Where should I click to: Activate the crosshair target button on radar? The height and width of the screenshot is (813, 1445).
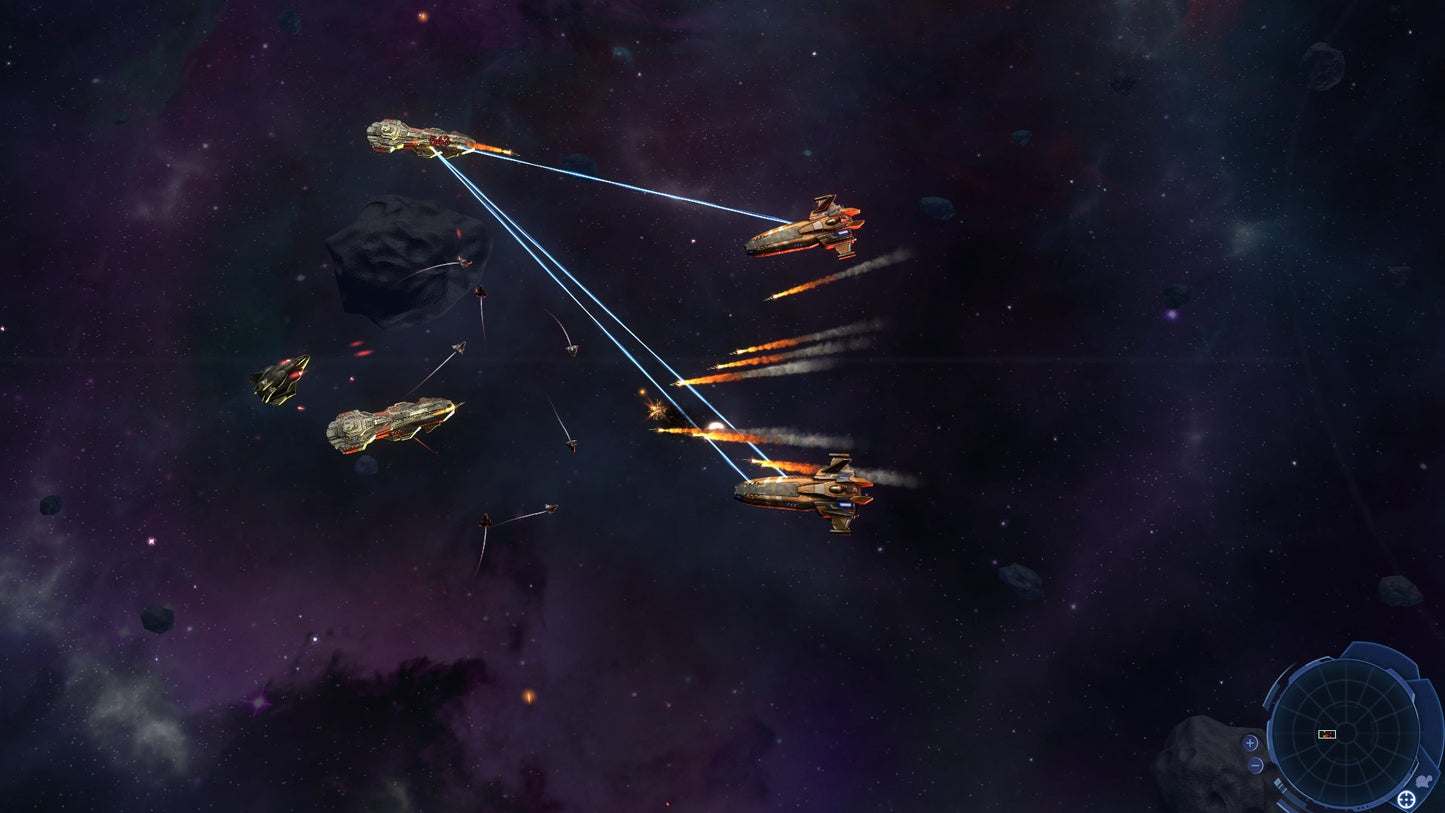point(1406,799)
